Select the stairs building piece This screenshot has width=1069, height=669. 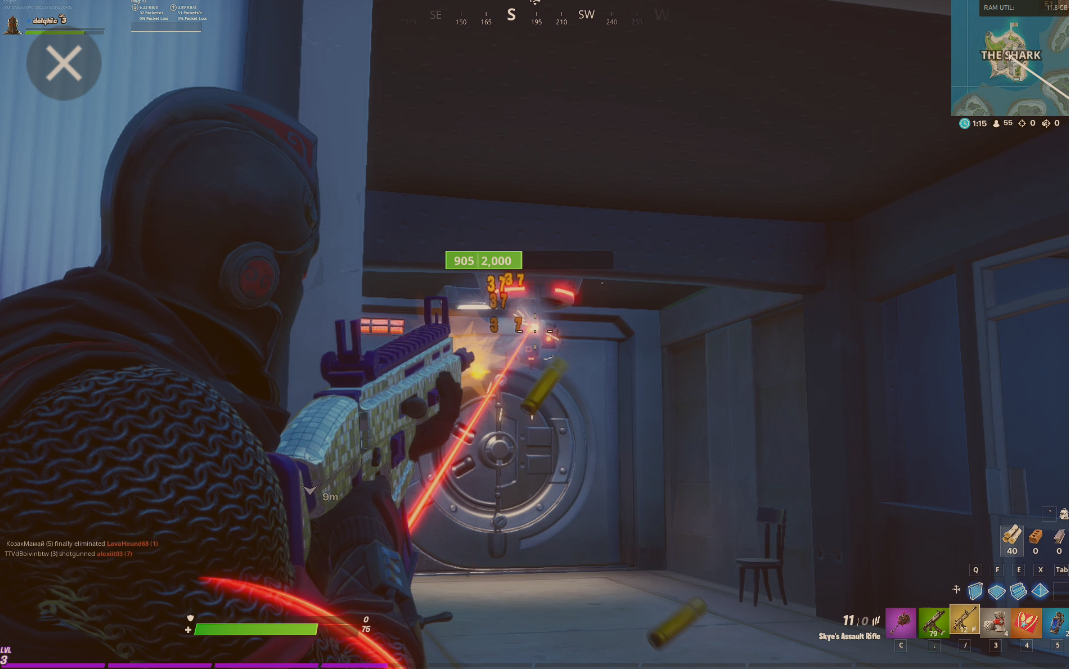[x=1018, y=591]
